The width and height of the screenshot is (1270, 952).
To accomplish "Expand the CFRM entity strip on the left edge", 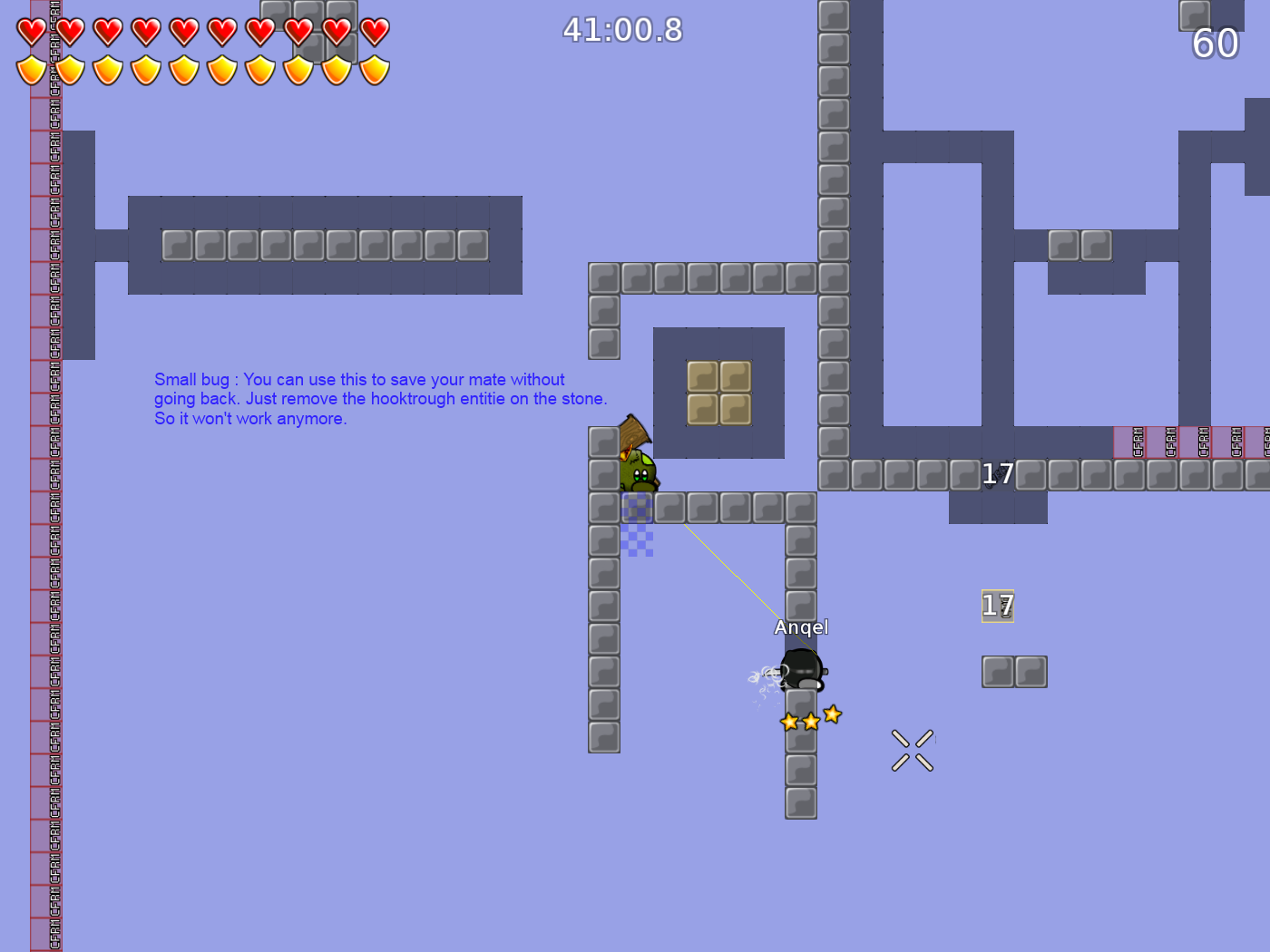I will 53,453.
